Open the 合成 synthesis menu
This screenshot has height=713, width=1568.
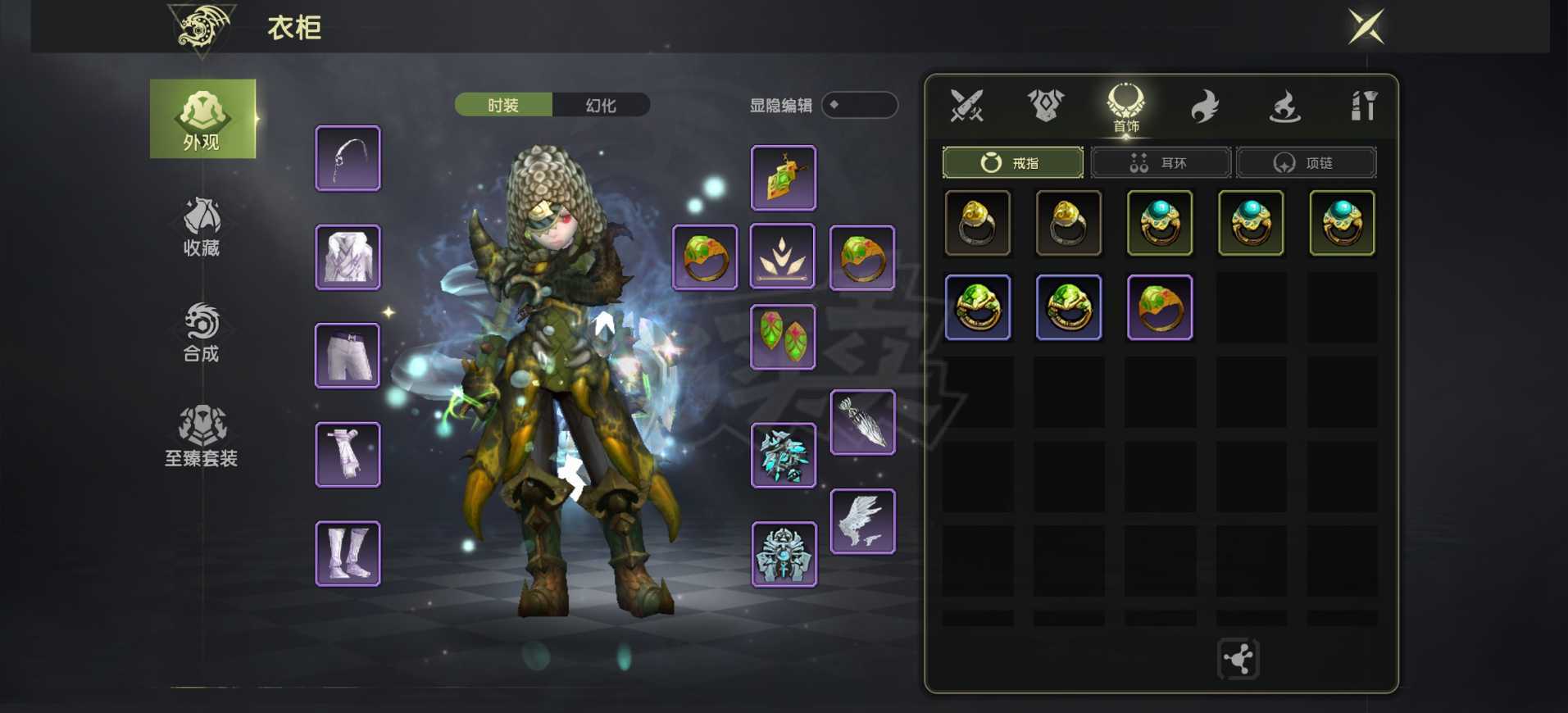[x=202, y=332]
